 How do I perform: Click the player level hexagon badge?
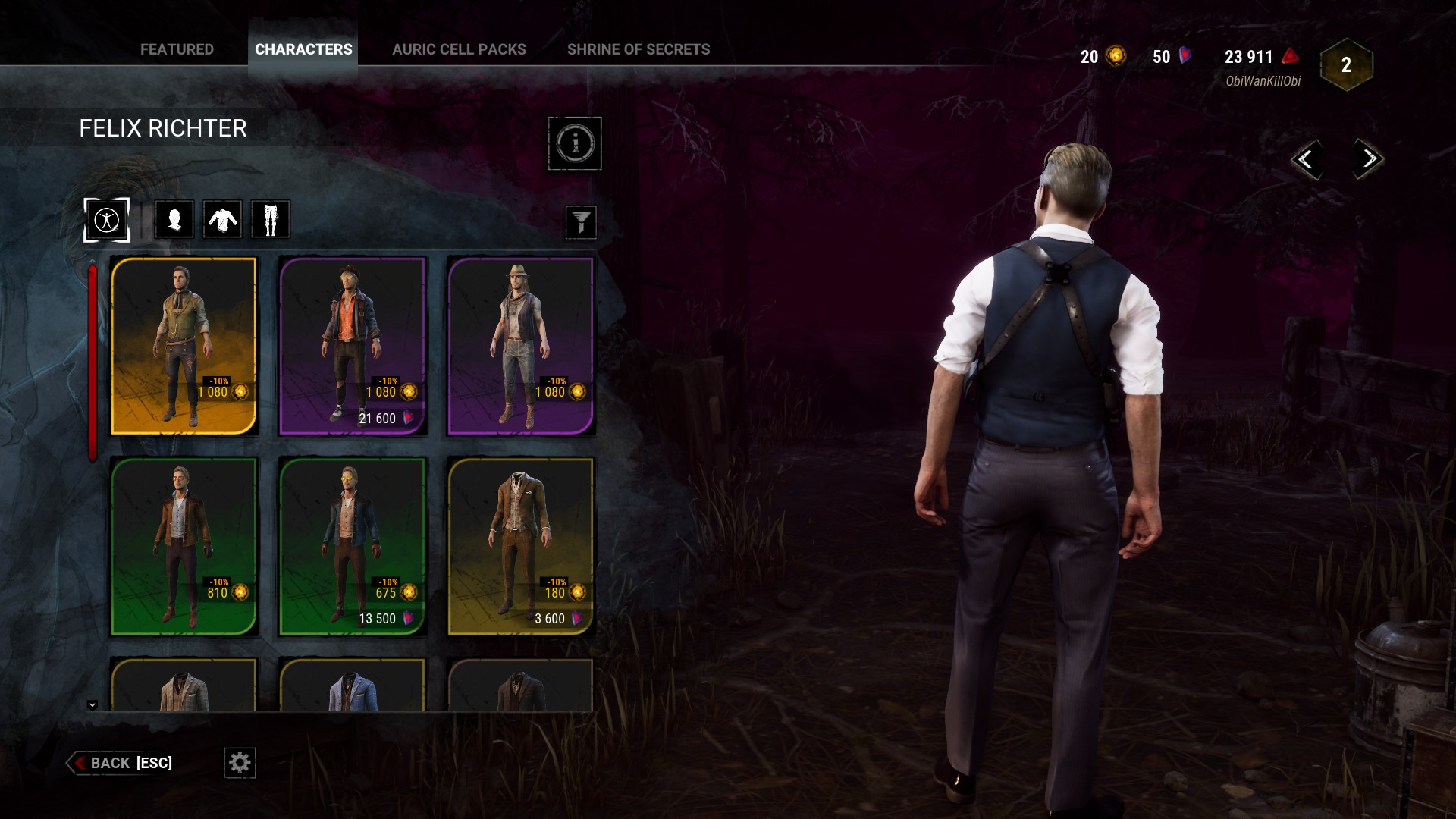point(1346,65)
